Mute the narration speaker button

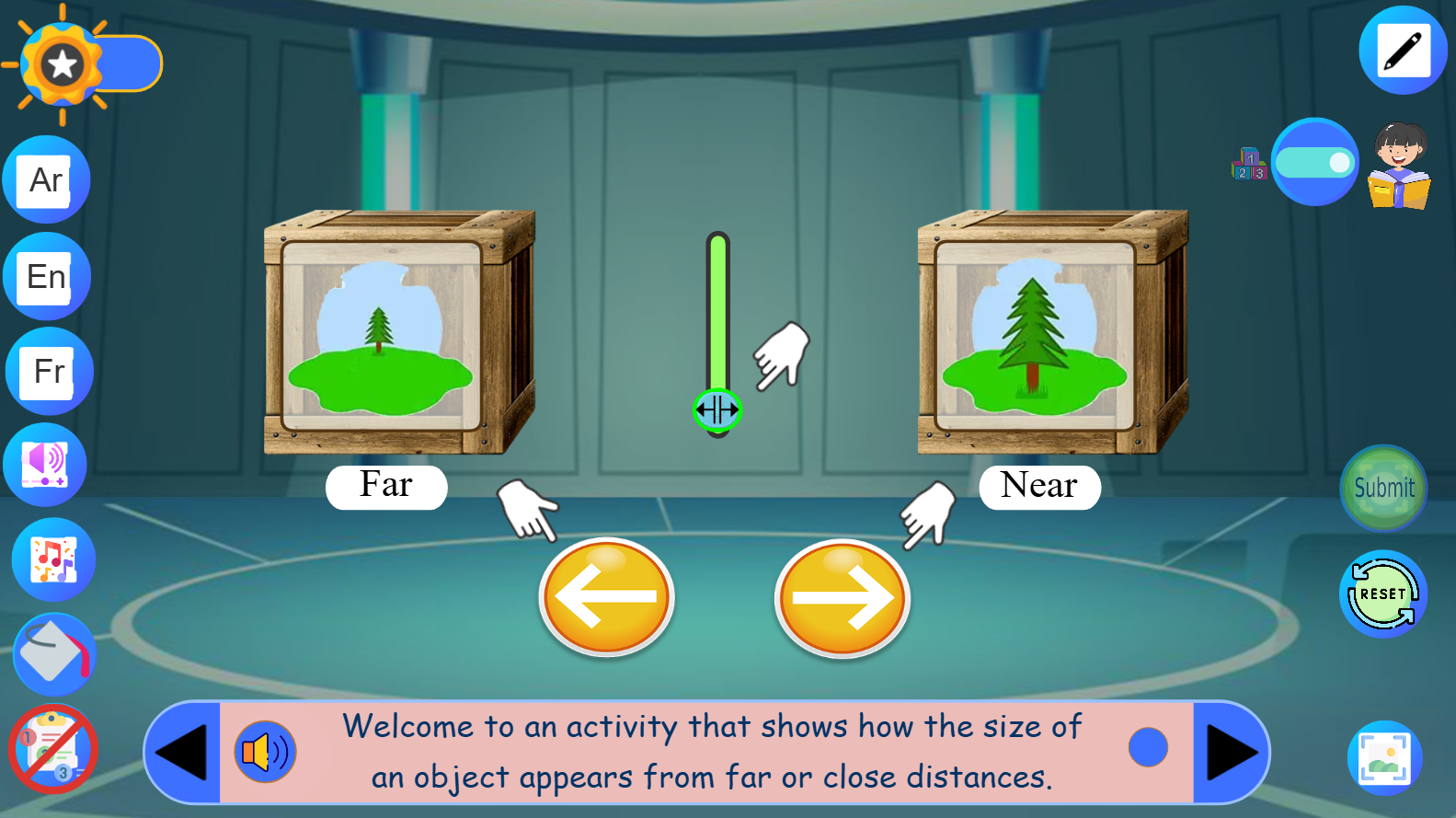tap(265, 752)
